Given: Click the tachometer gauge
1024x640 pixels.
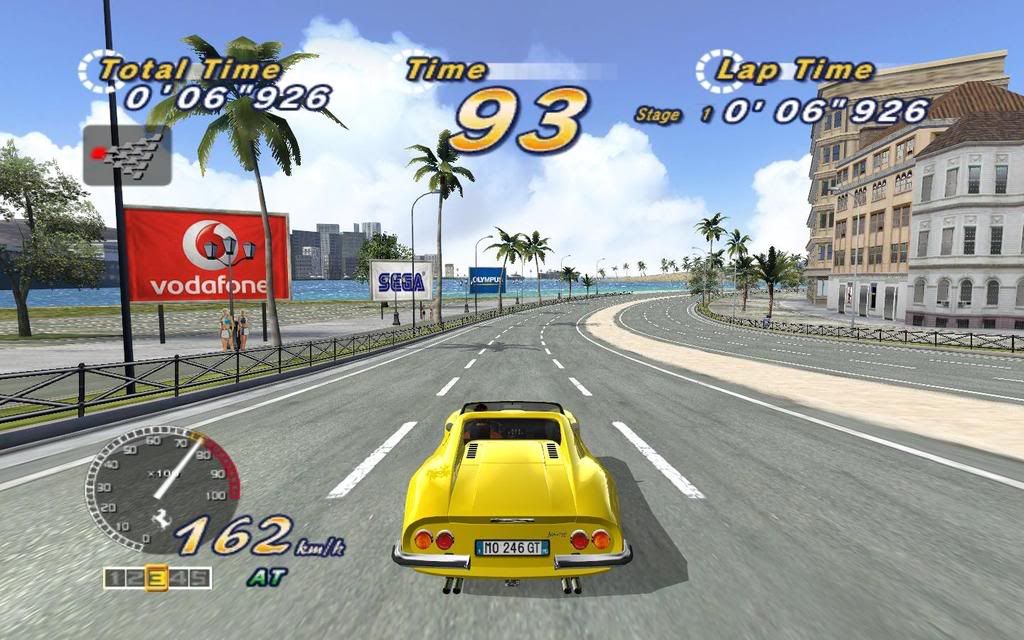Looking at the screenshot, I should (x=161, y=487).
